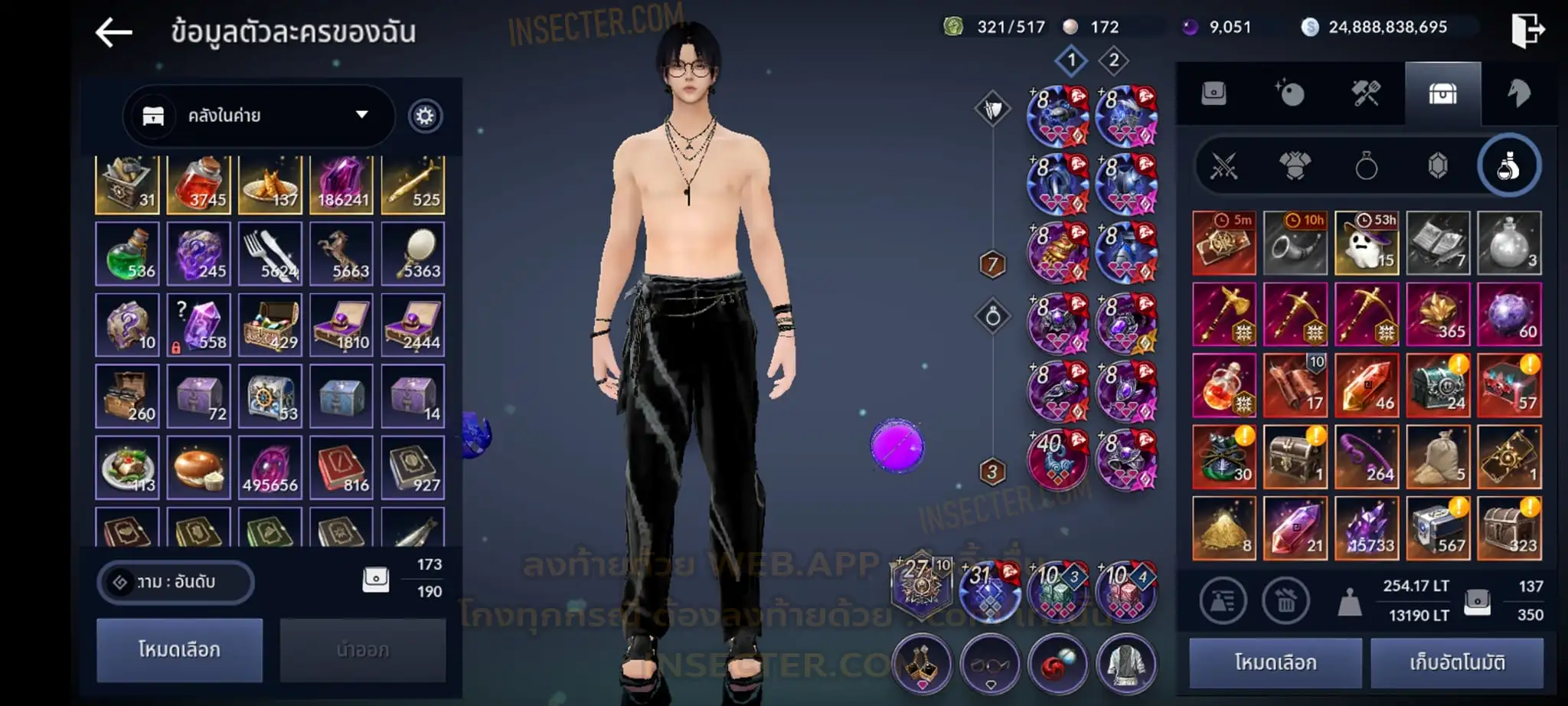
Task: Select the glasses cosmetic slot
Action: coord(990,664)
